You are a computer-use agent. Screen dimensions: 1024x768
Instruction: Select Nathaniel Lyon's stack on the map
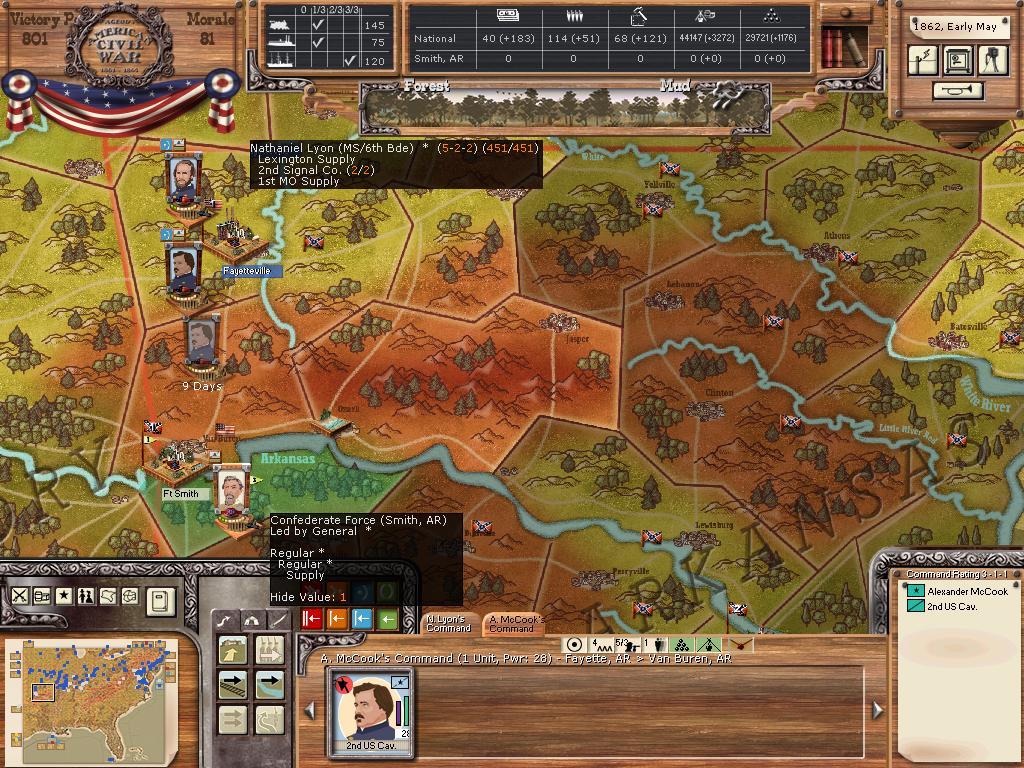tap(184, 181)
